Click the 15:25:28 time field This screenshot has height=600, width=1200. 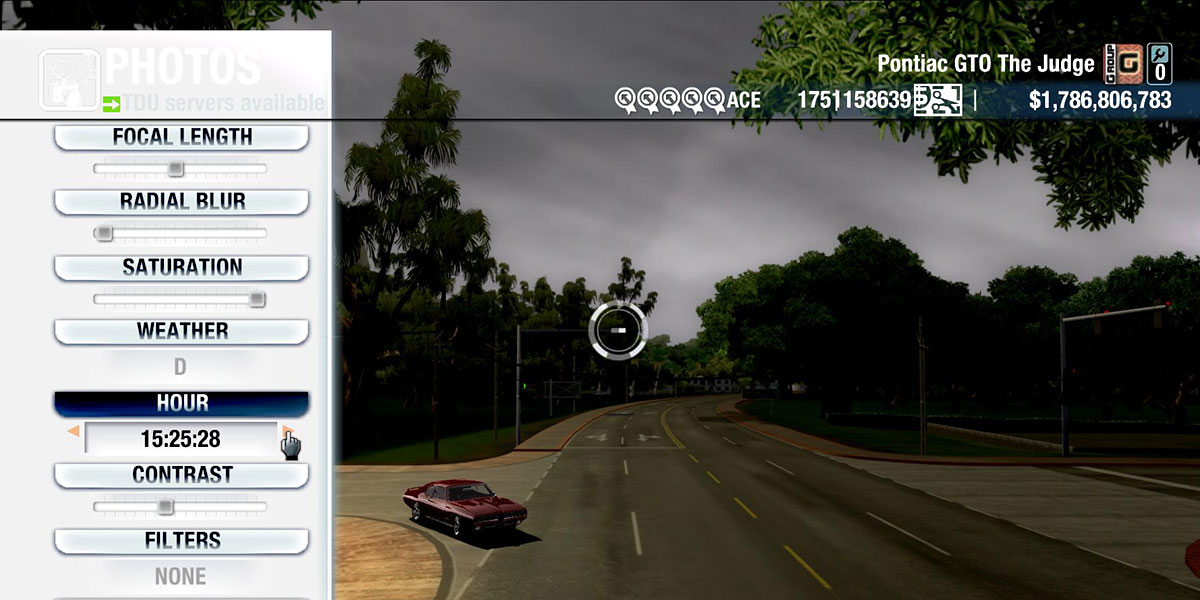(x=180, y=439)
